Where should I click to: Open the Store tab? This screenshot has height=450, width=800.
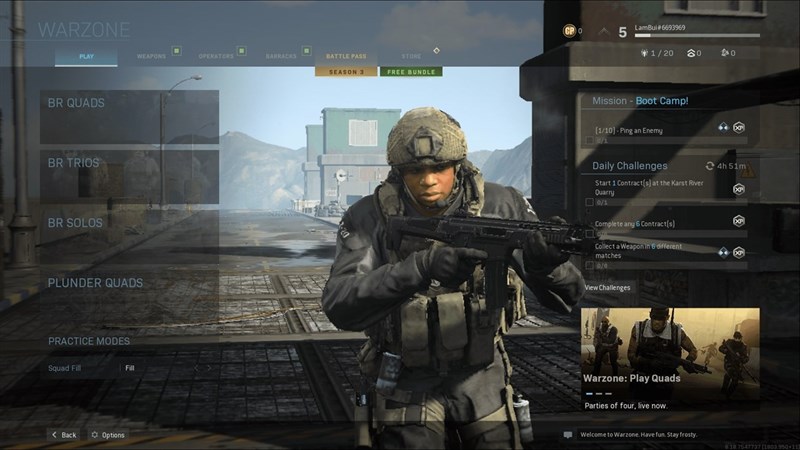411,57
